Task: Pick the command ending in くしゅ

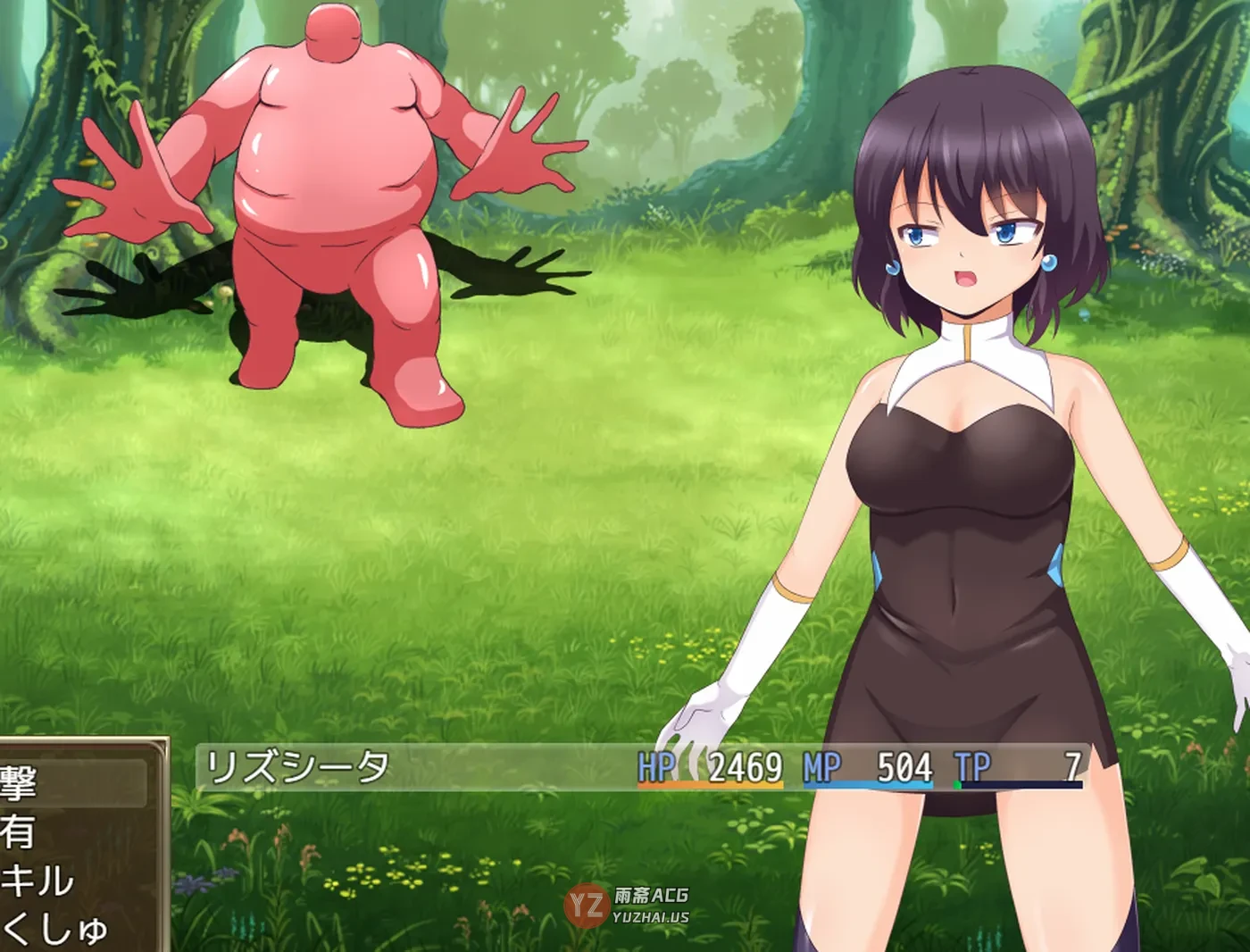Action: (x=55, y=929)
